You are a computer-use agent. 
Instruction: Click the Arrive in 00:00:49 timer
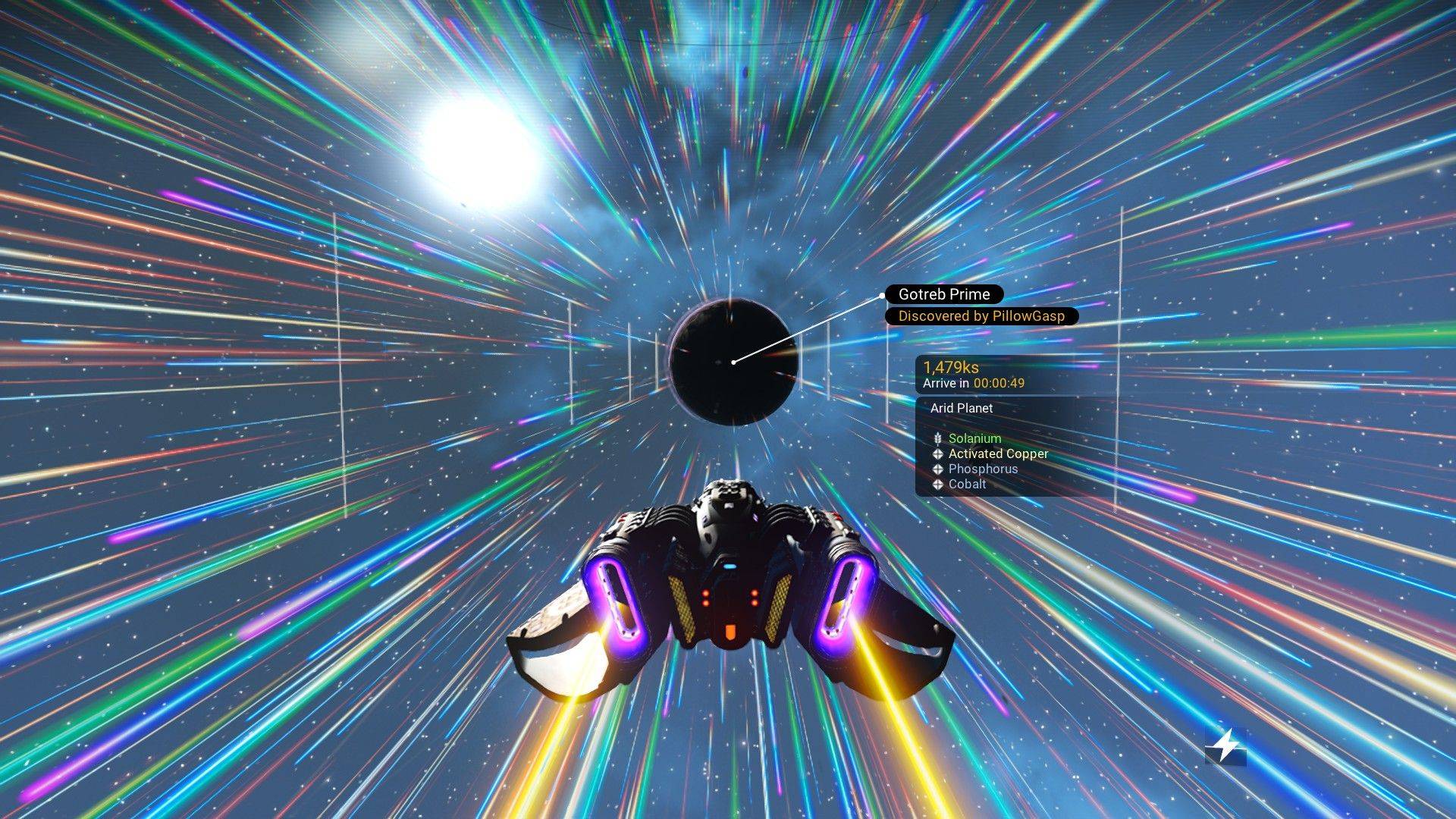(973, 384)
